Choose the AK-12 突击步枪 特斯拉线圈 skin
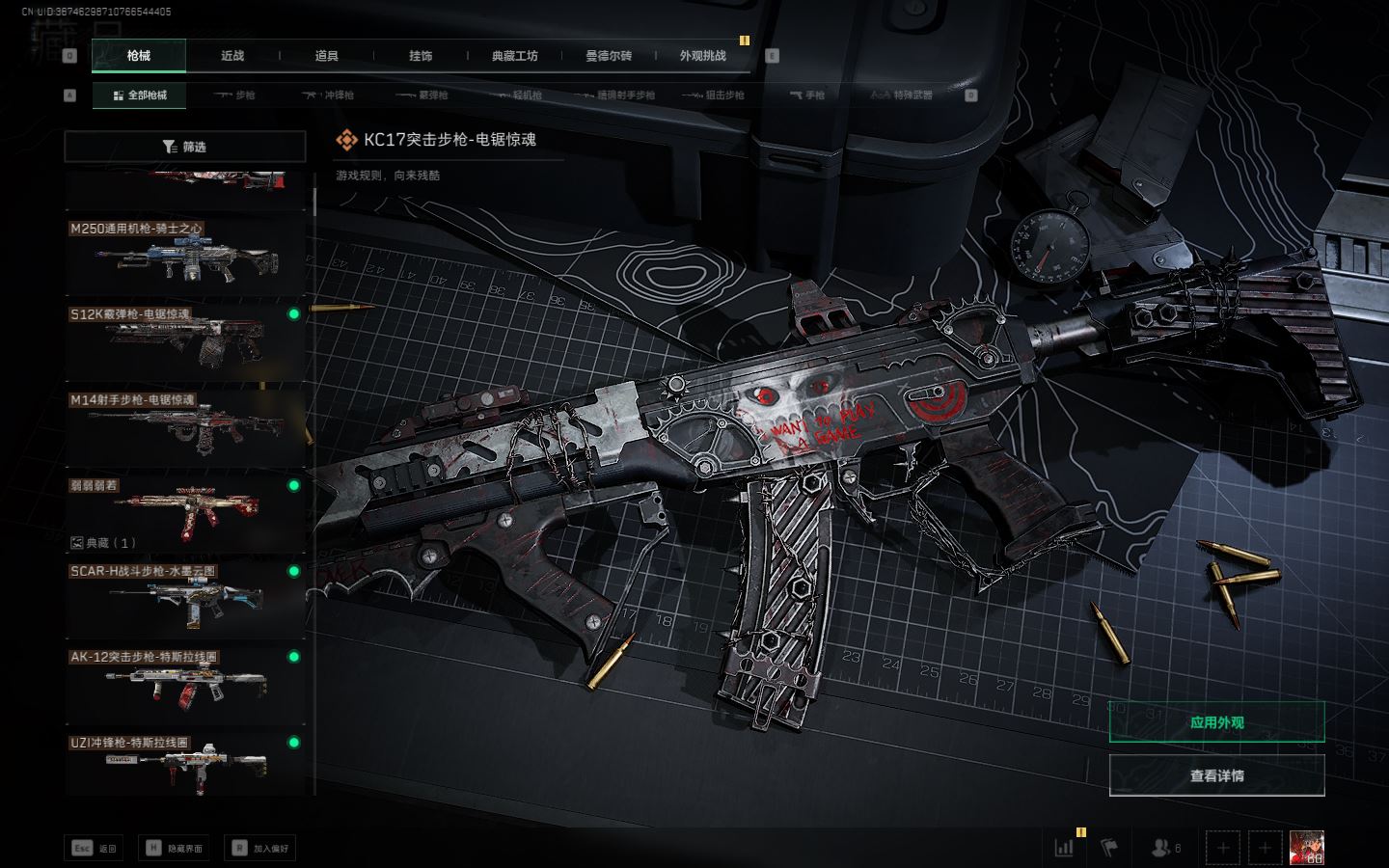 tap(185, 683)
